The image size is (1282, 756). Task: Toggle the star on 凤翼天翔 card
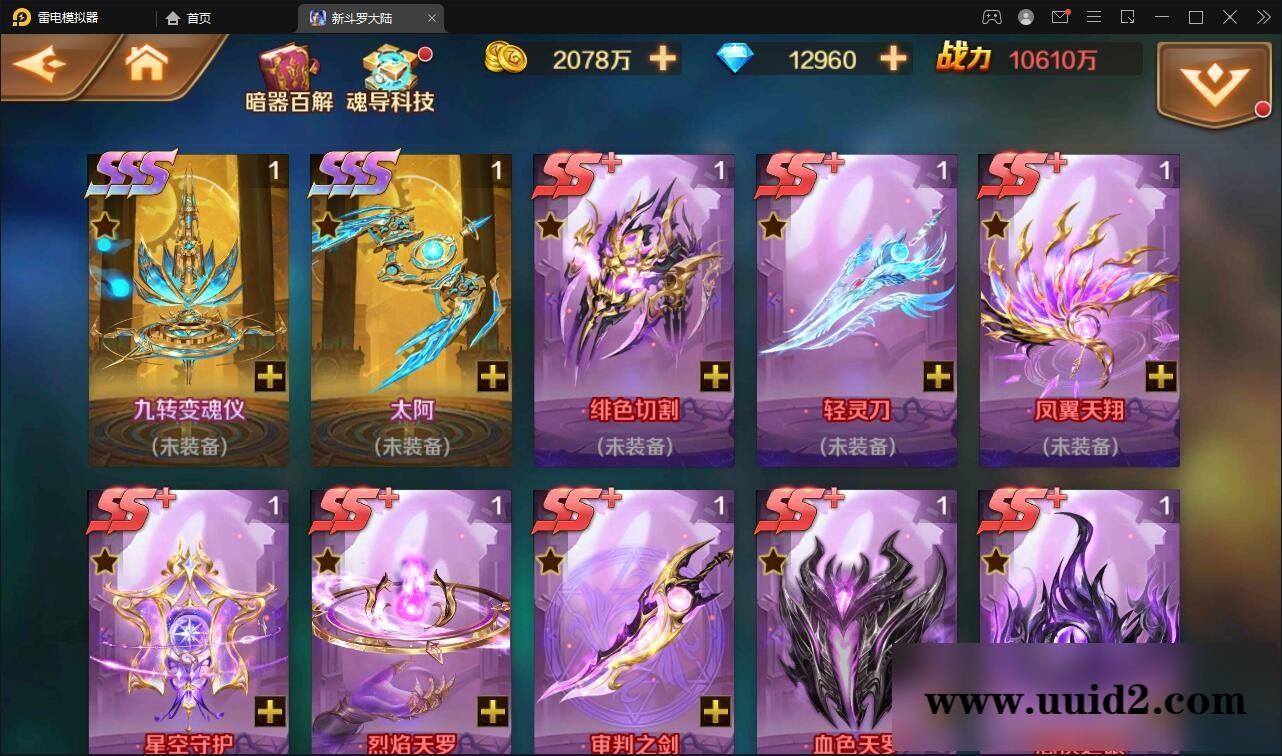click(994, 224)
